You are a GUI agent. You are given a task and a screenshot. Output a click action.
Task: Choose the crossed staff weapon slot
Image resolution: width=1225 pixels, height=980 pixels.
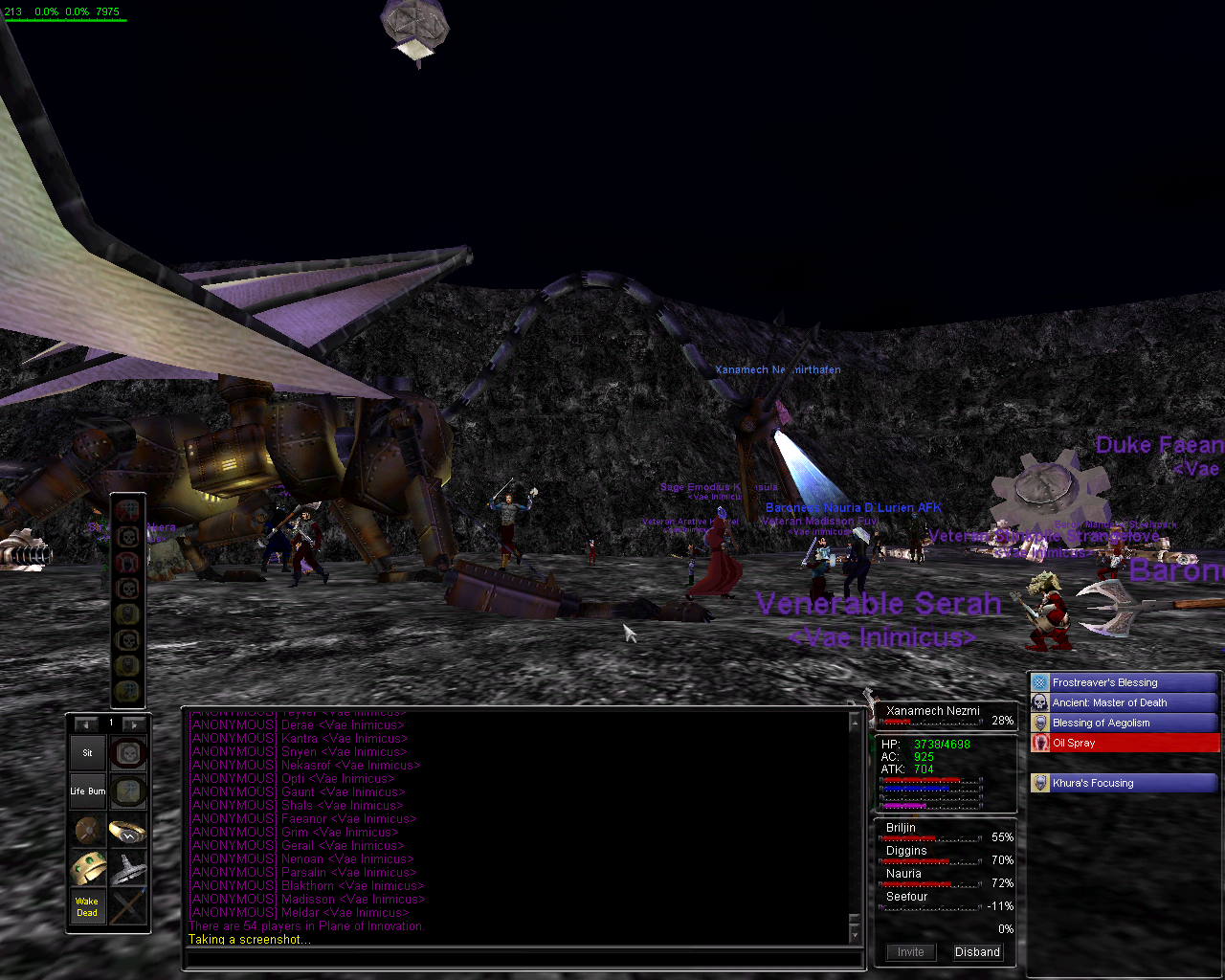pos(127,907)
